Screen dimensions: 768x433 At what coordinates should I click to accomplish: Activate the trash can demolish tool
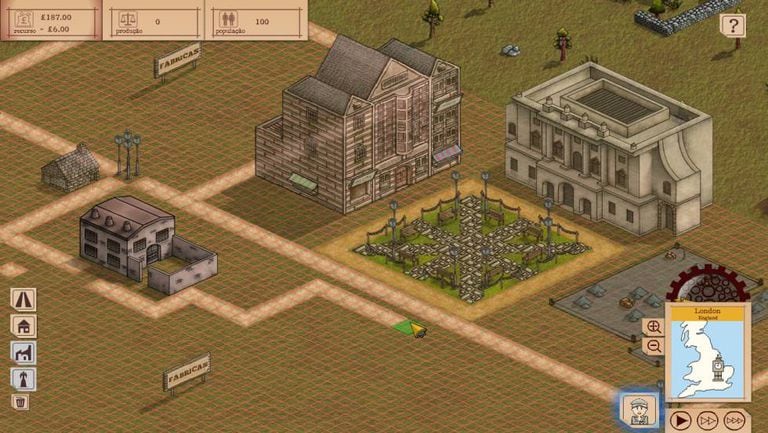coord(21,402)
